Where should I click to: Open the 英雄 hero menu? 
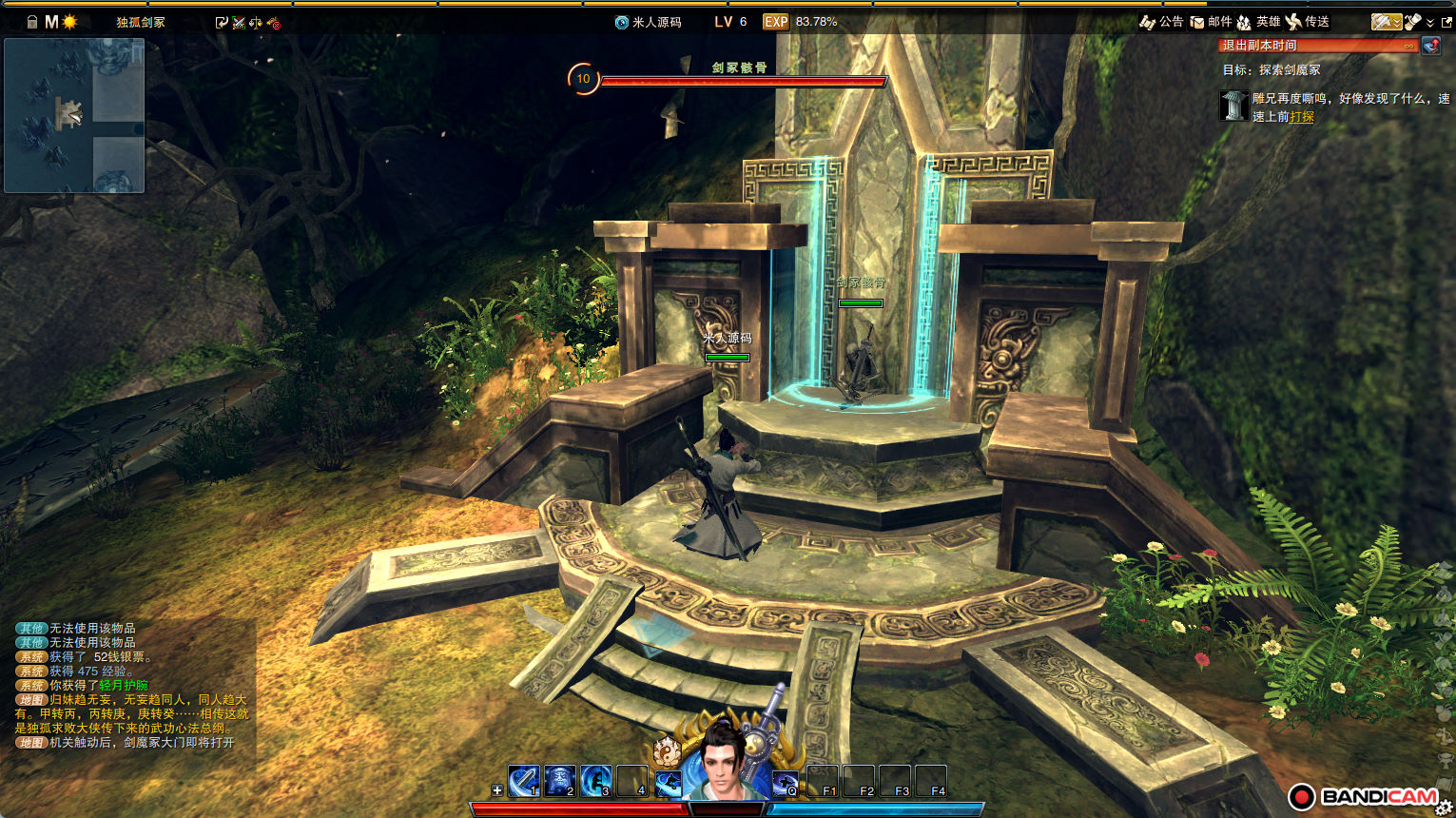pyautogui.click(x=1257, y=22)
